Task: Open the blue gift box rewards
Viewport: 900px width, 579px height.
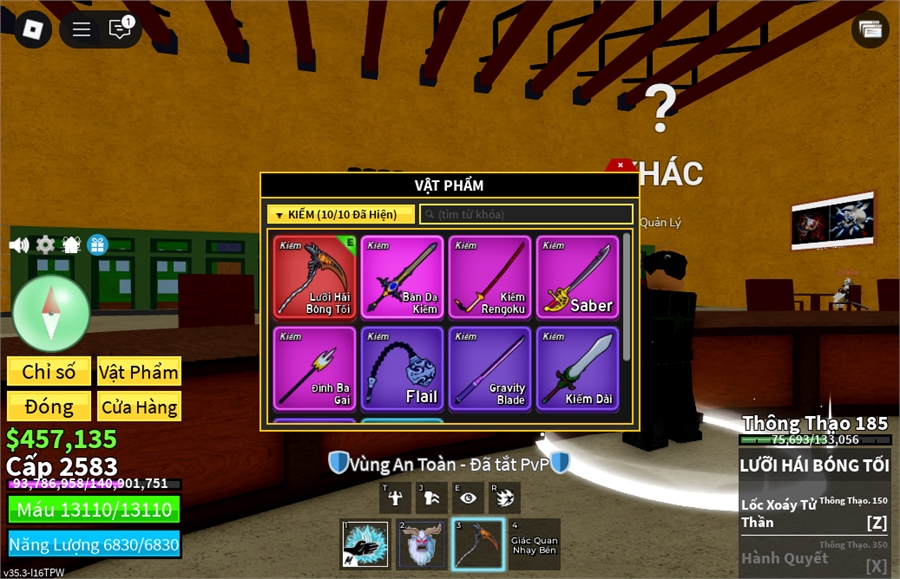Action: click(97, 245)
